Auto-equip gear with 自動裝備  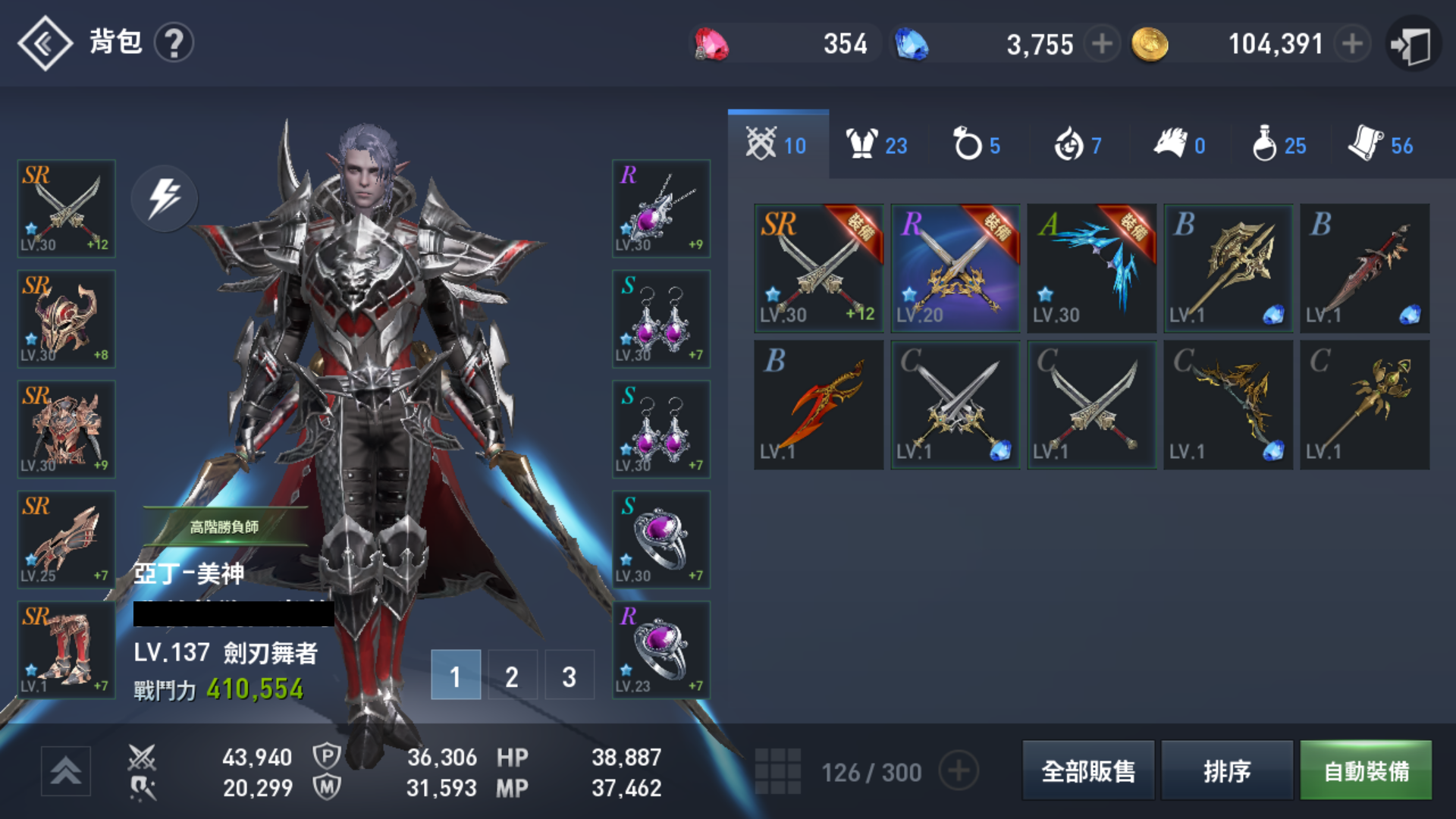tap(1366, 770)
